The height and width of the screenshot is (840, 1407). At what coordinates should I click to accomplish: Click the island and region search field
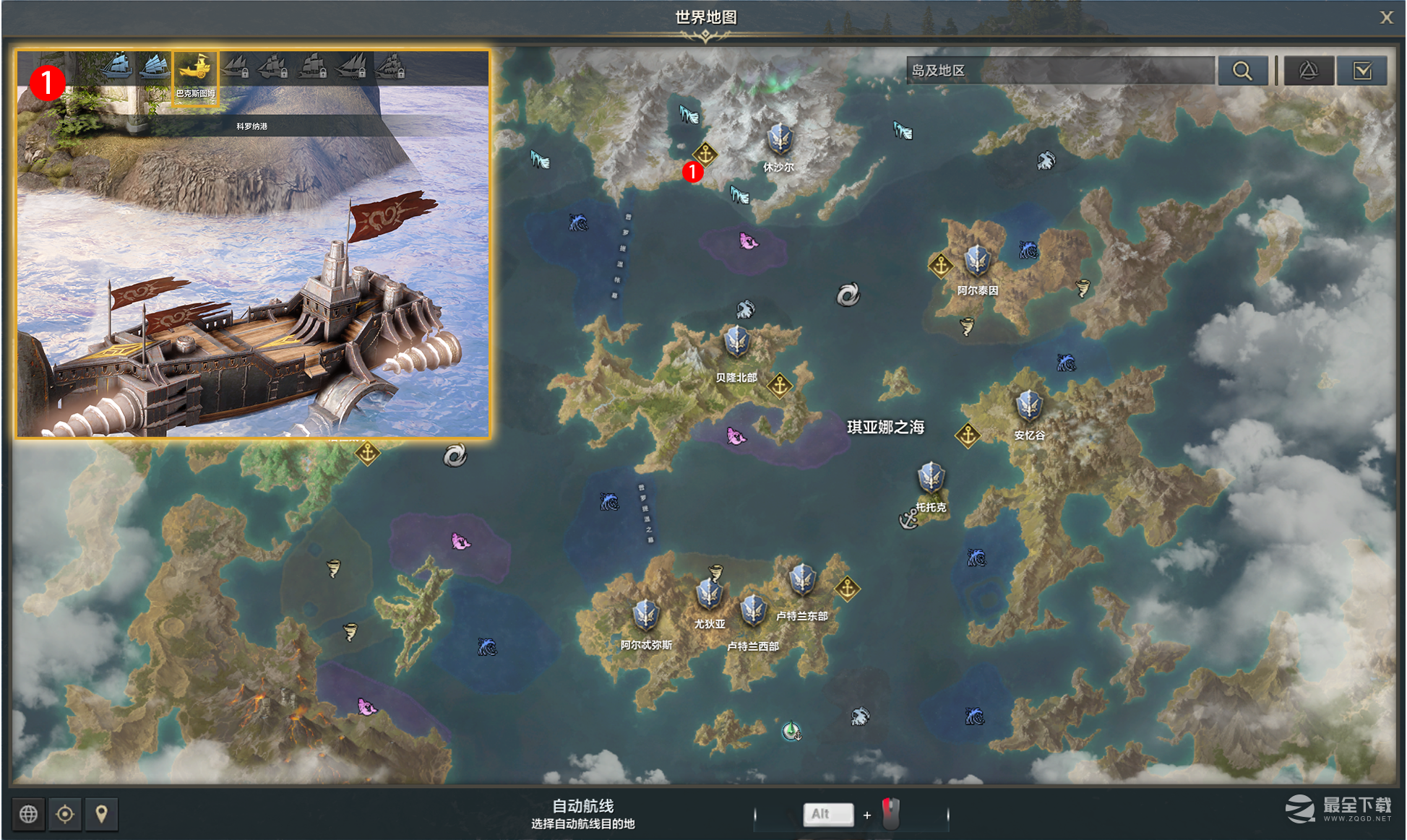tap(1059, 70)
